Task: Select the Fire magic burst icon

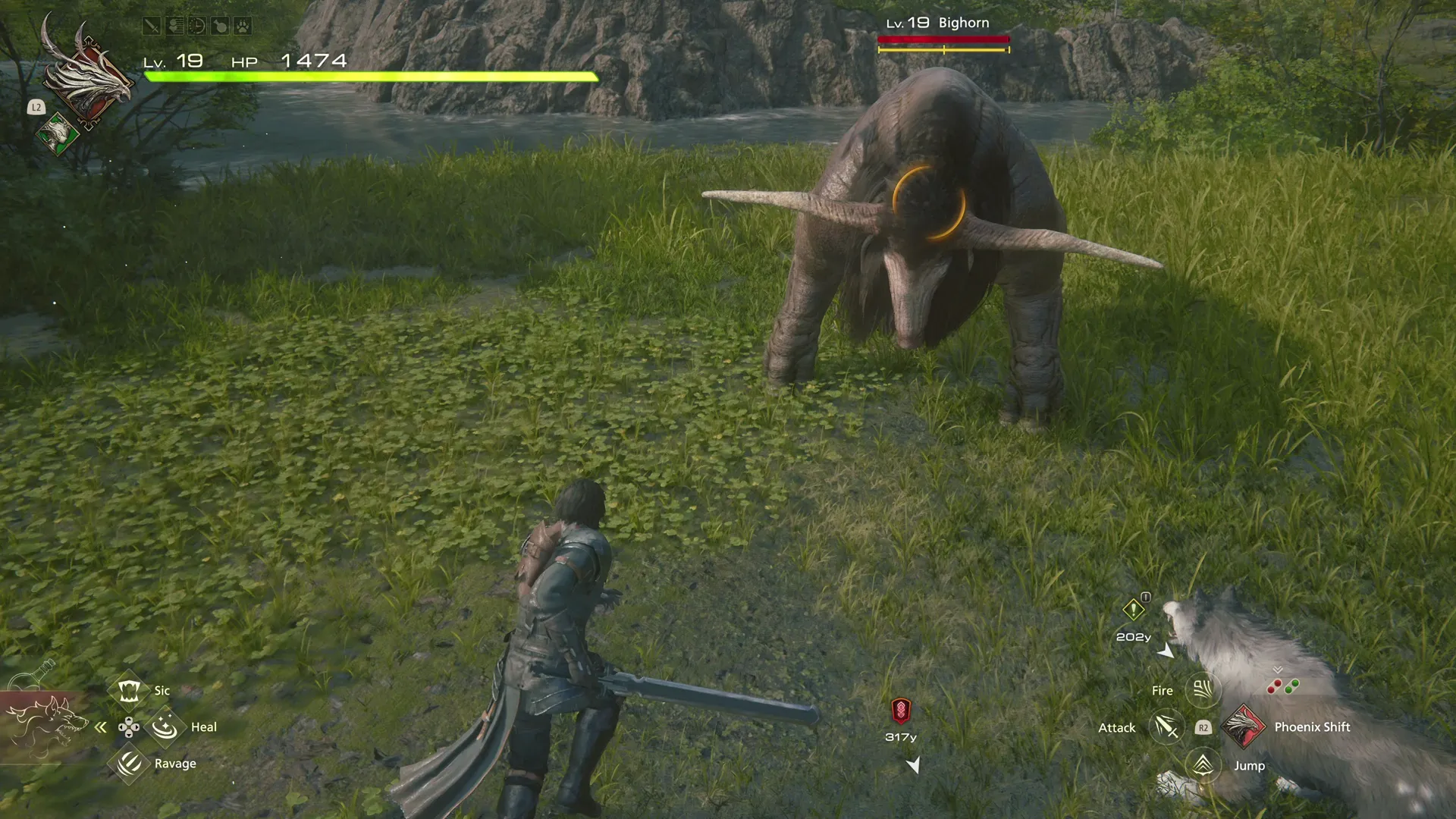Action: coord(1202,689)
